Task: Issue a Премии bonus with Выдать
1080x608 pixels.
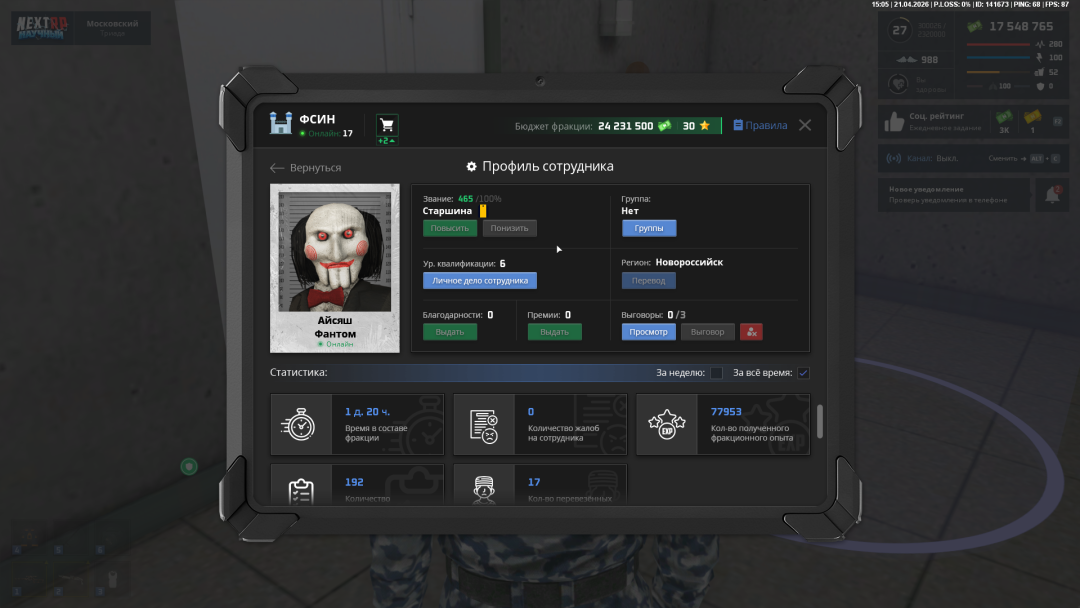Action: (x=554, y=332)
